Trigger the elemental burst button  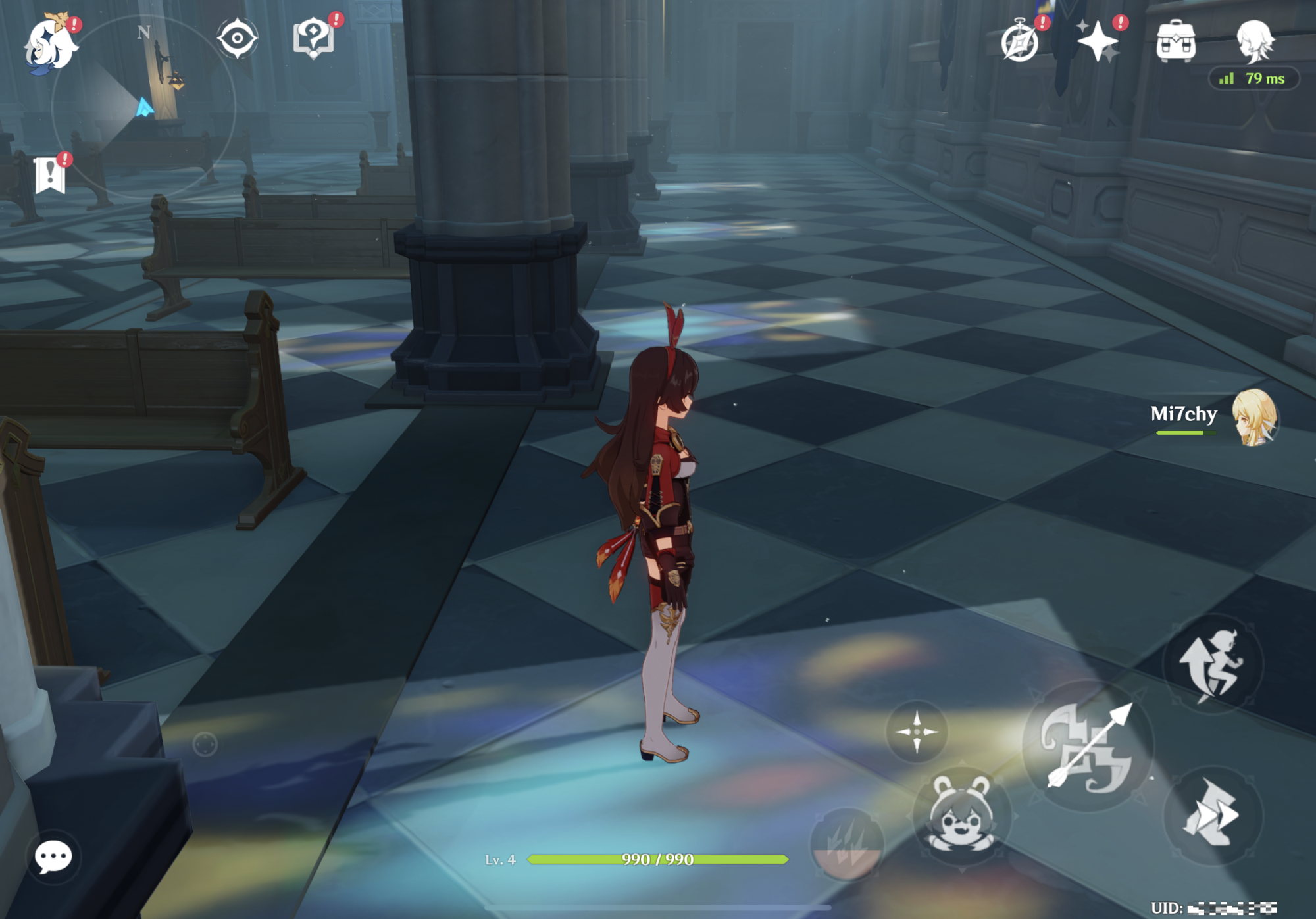[847, 845]
